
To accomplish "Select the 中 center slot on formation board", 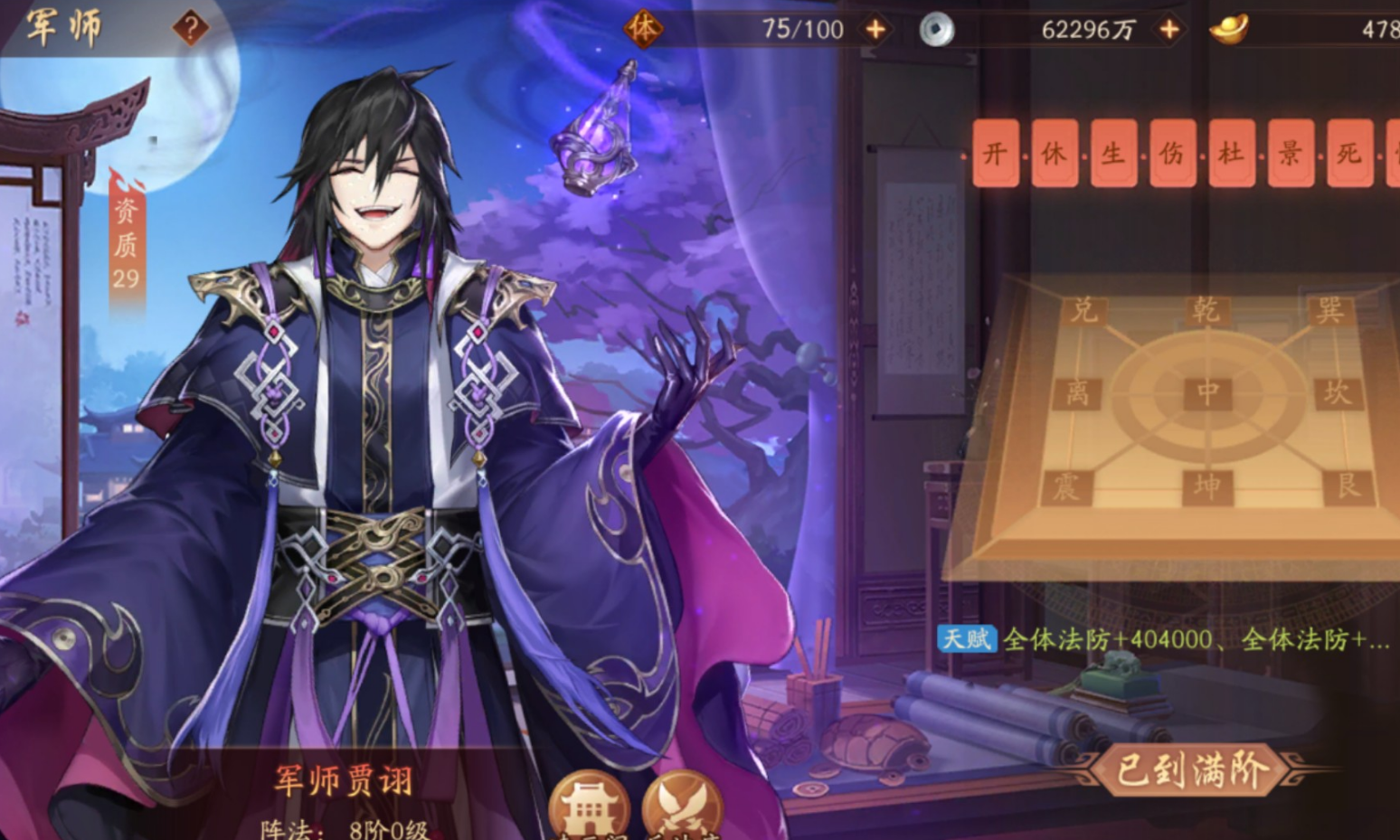I will pyautogui.click(x=1206, y=392).
